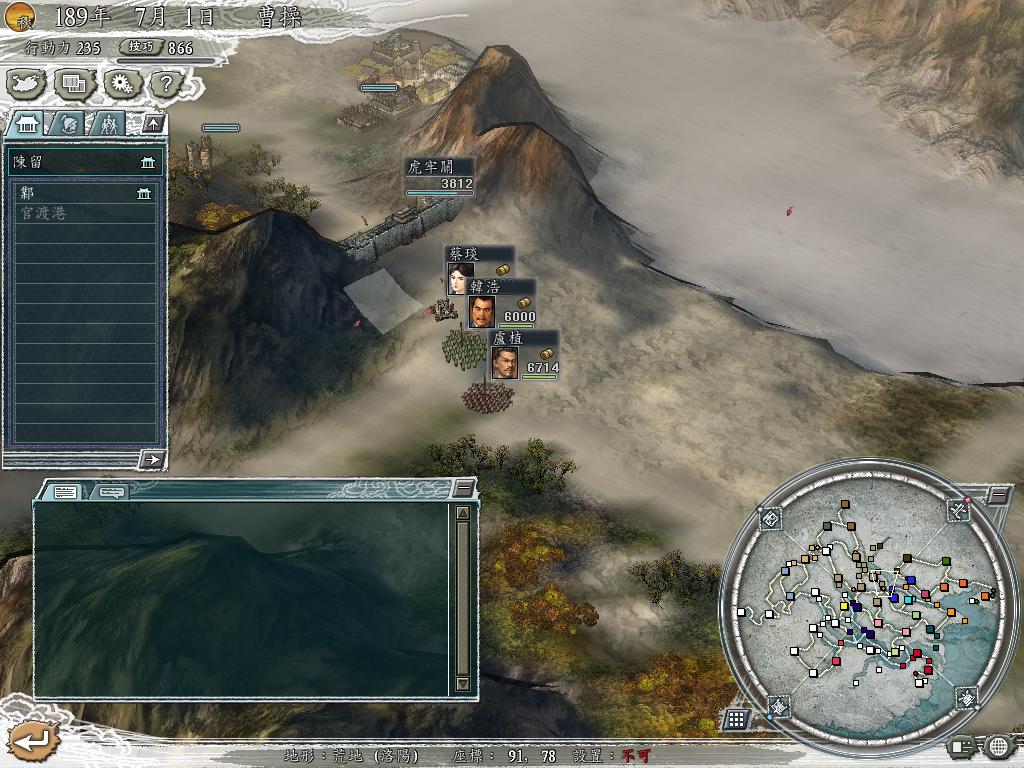Minimize the message log panel
The height and width of the screenshot is (768, 1024).
pyautogui.click(x=463, y=488)
